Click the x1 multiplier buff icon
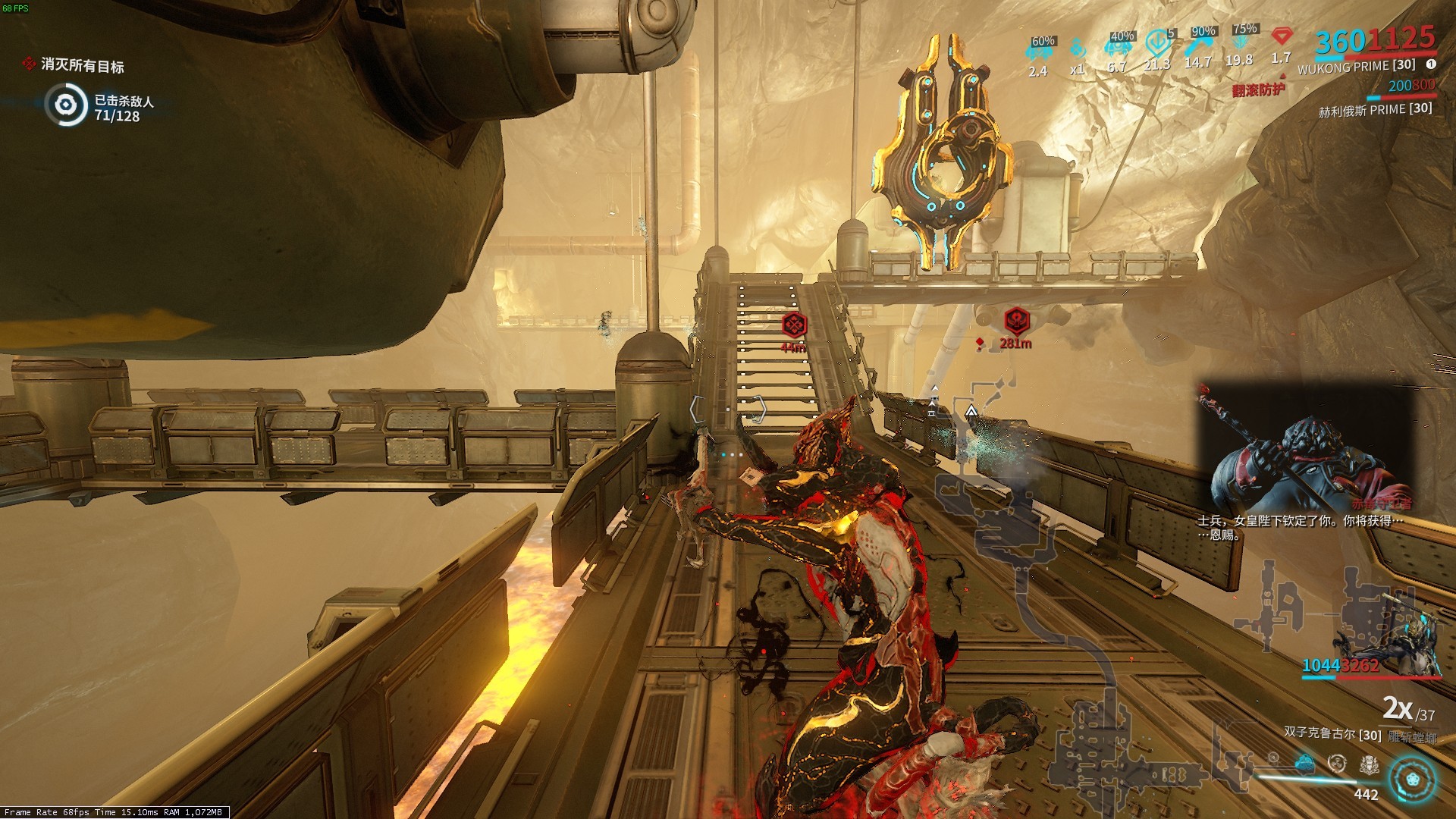The width and height of the screenshot is (1456, 819). pyautogui.click(x=1077, y=50)
